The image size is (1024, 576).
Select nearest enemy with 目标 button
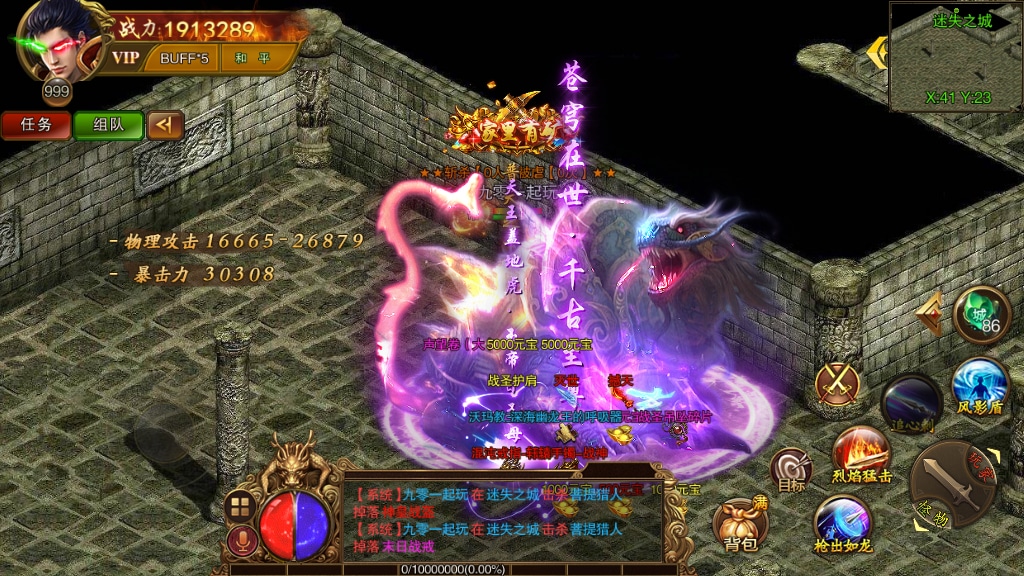click(x=791, y=469)
